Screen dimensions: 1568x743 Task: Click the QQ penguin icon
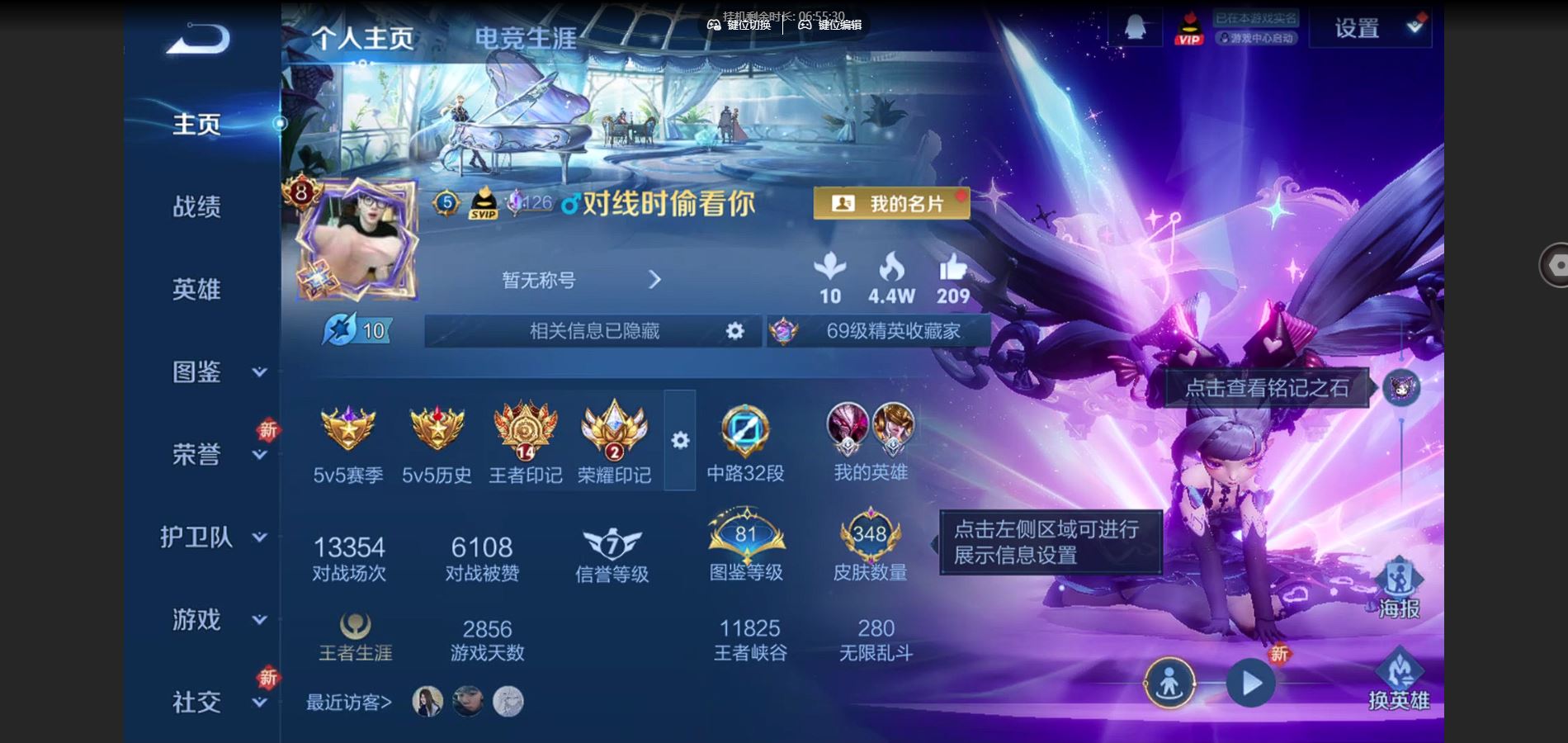pyautogui.click(x=1134, y=26)
